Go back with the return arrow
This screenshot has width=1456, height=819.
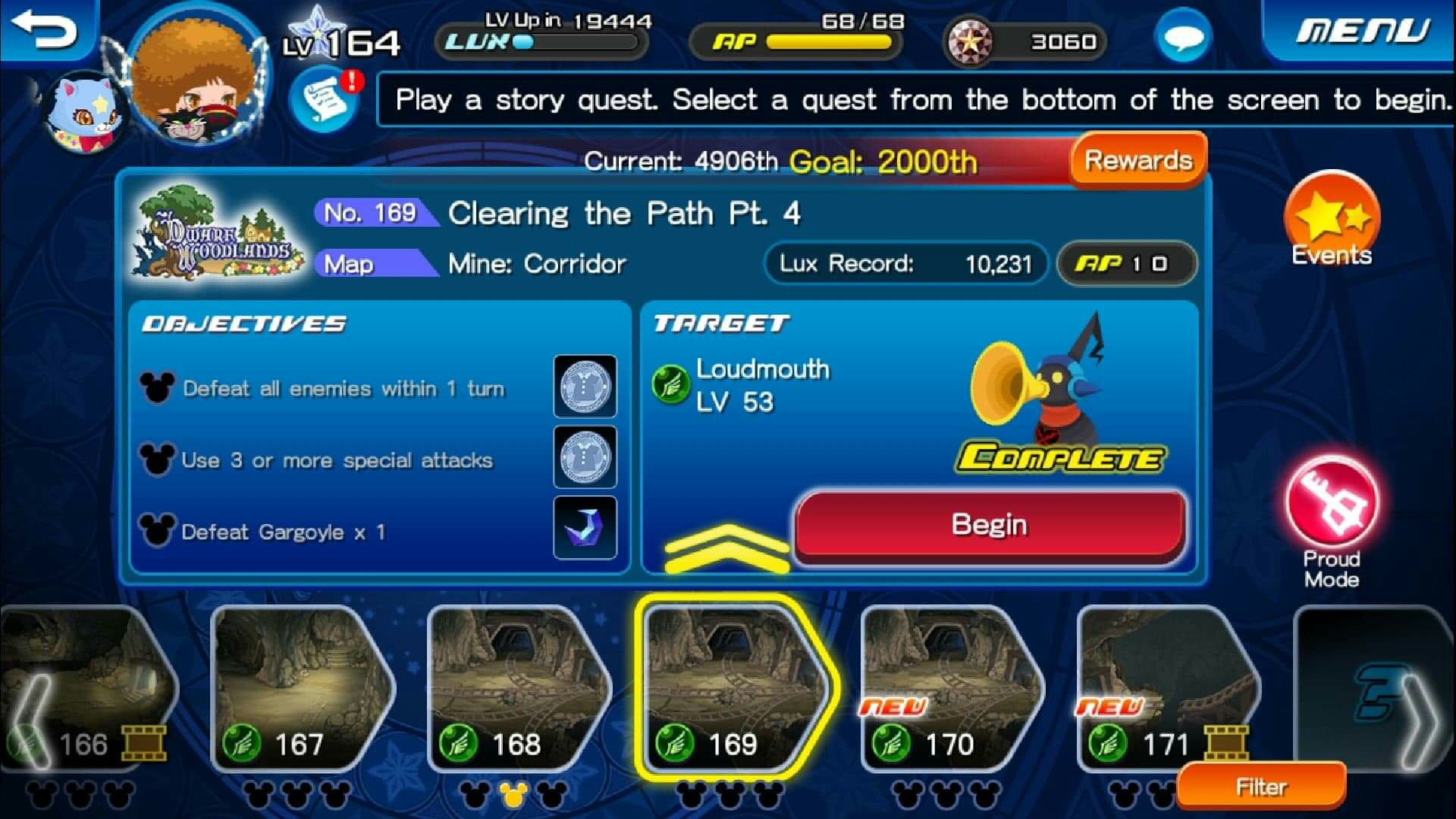click(45, 30)
